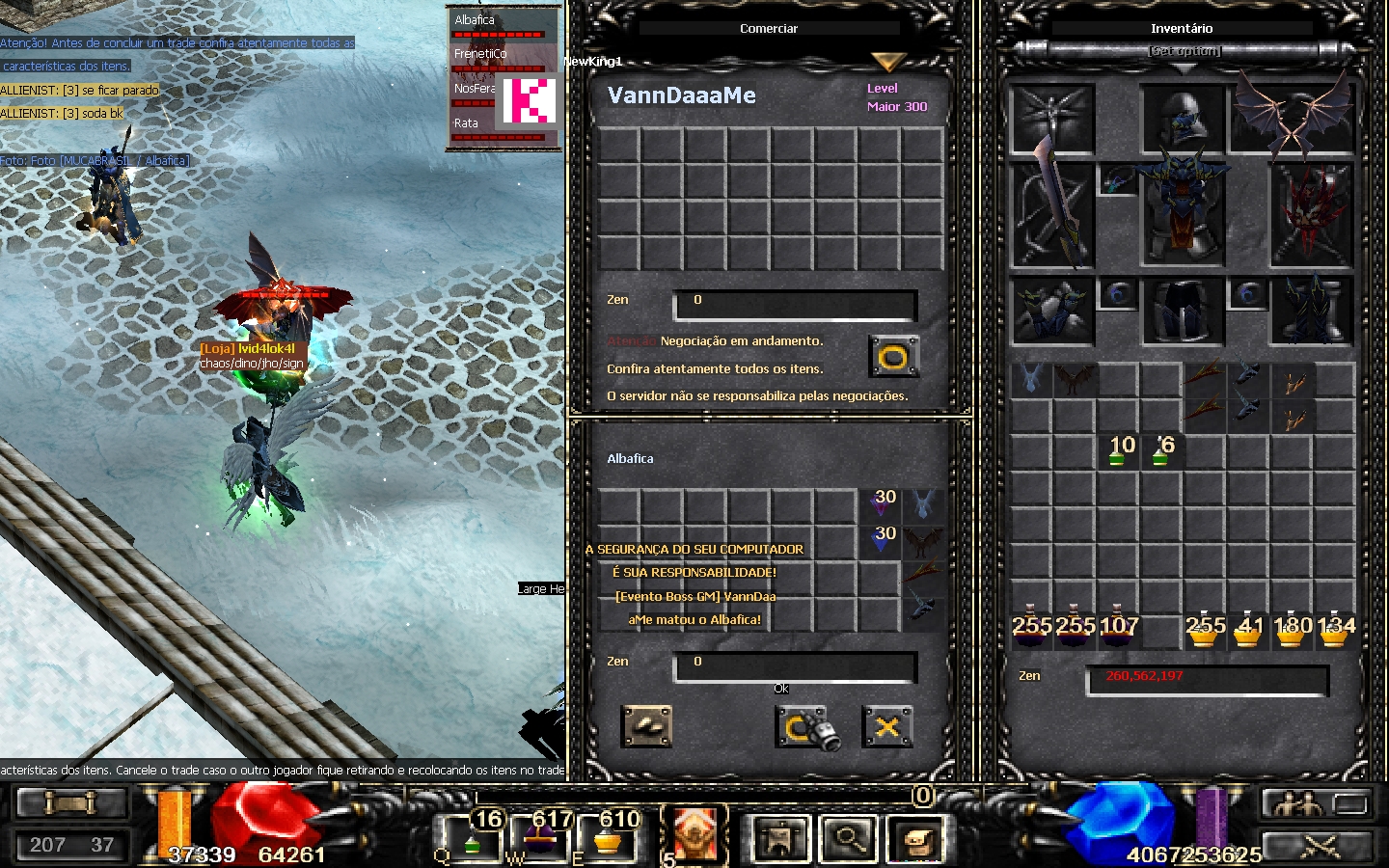Select the equipped boots slot
This screenshot has height=868, width=1389.
tap(1312, 311)
